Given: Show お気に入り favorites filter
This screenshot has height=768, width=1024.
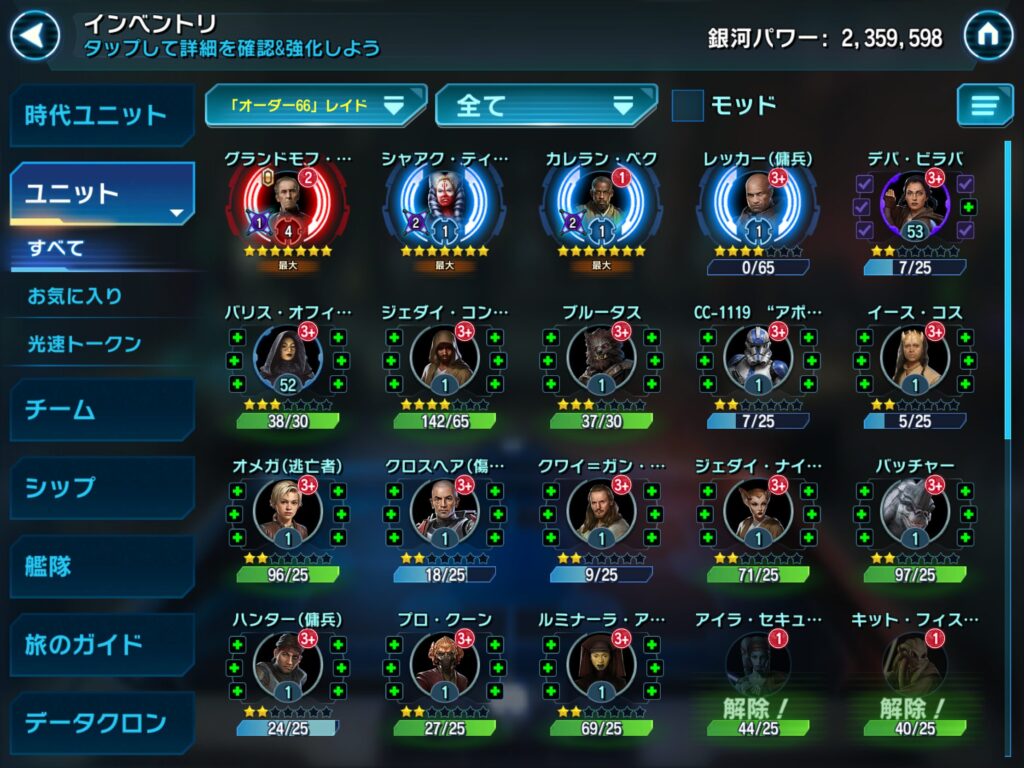Looking at the screenshot, I should pyautogui.click(x=75, y=296).
